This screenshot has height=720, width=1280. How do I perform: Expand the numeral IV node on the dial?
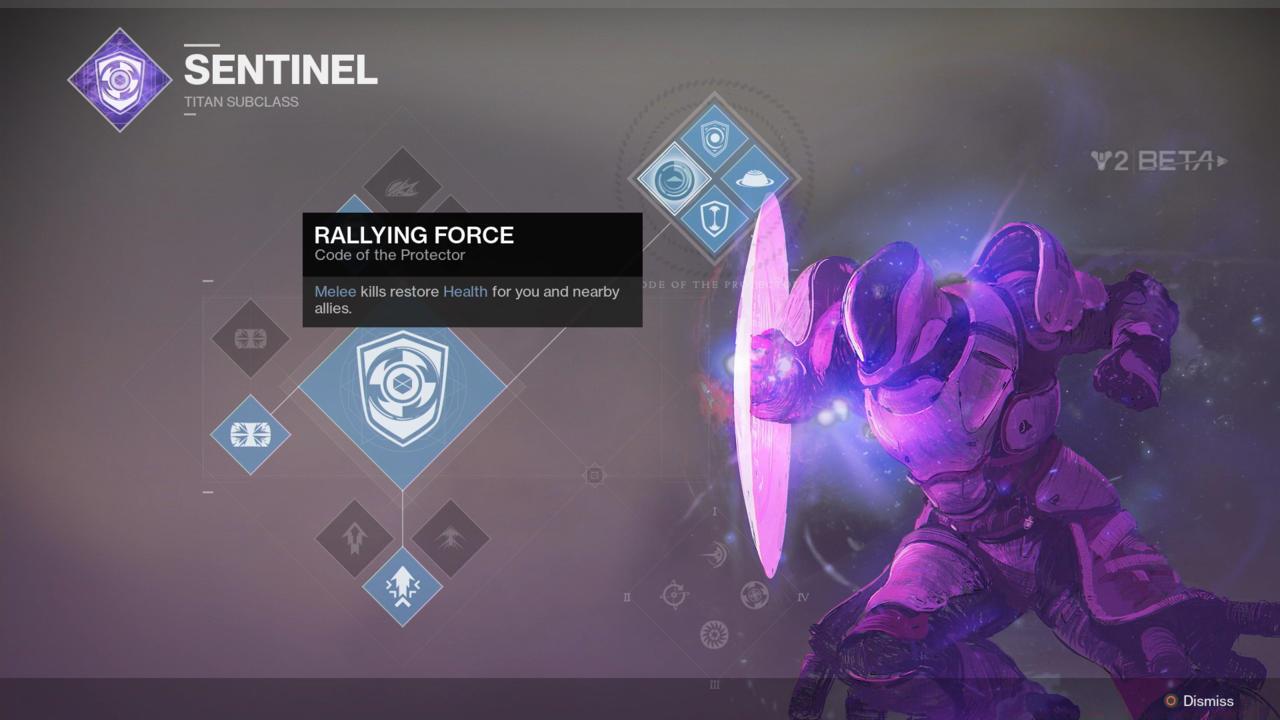coord(805,597)
